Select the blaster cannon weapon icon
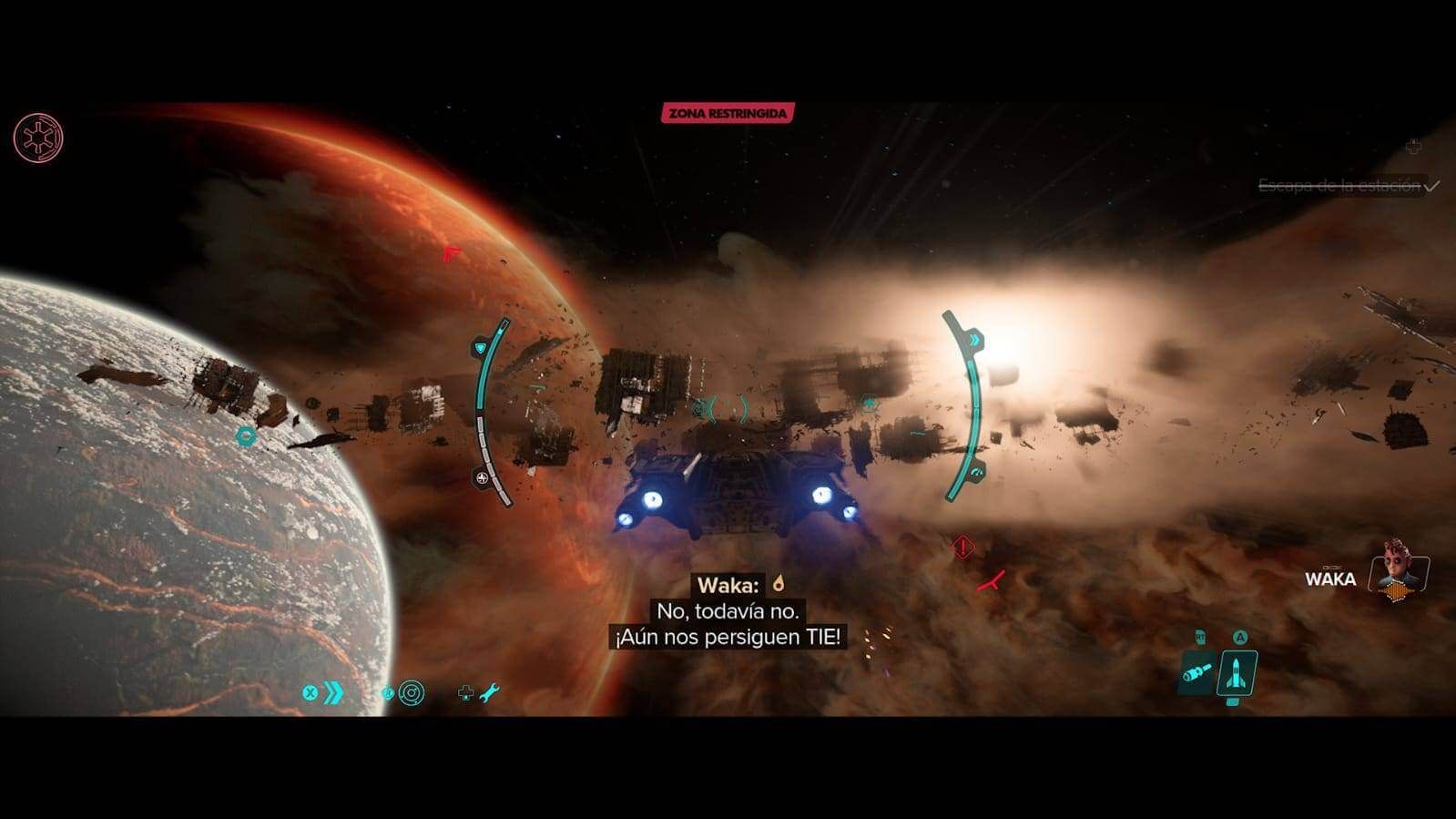The width and height of the screenshot is (1456, 819). click(x=1197, y=674)
